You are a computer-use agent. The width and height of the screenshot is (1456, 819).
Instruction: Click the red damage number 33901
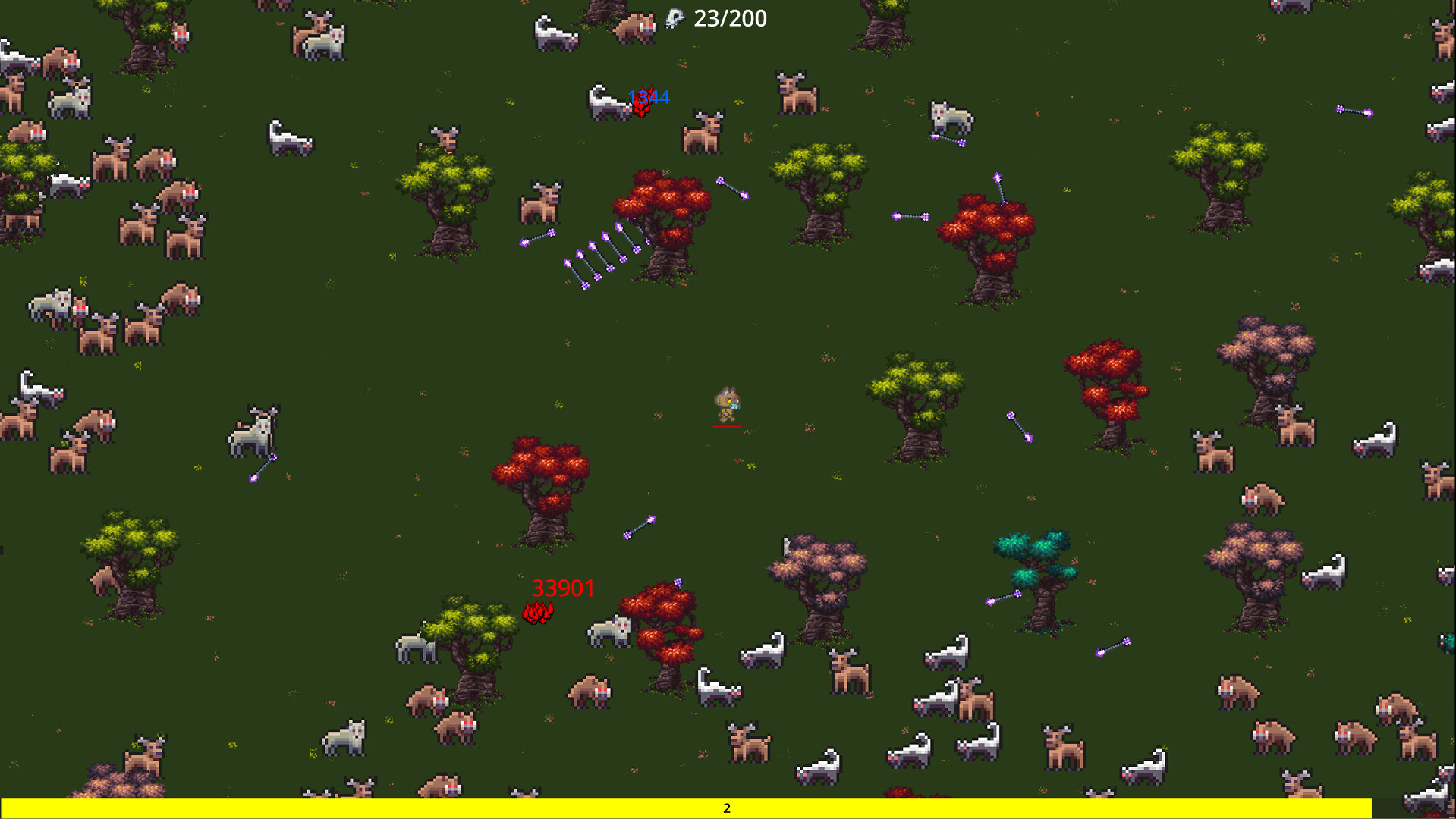564,588
